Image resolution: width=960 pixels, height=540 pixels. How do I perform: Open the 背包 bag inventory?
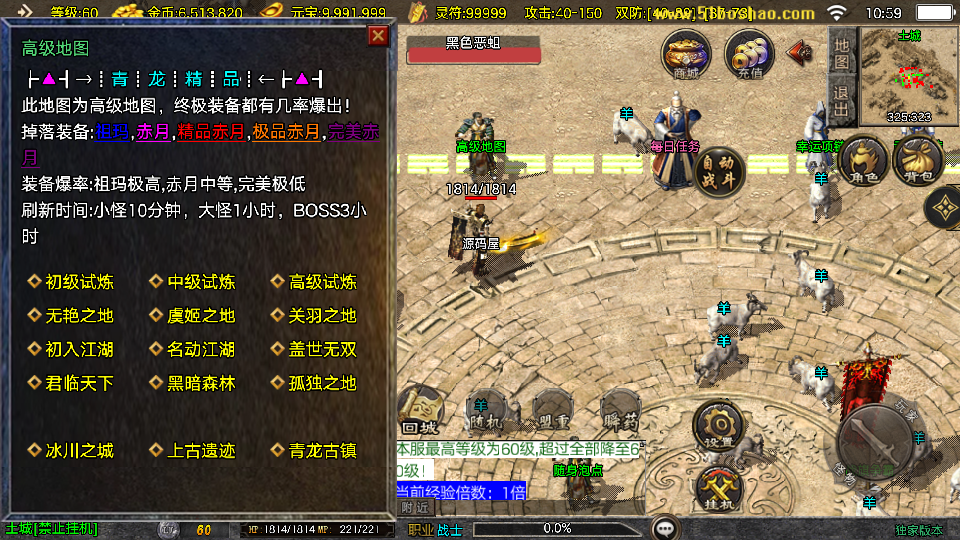tap(917, 163)
